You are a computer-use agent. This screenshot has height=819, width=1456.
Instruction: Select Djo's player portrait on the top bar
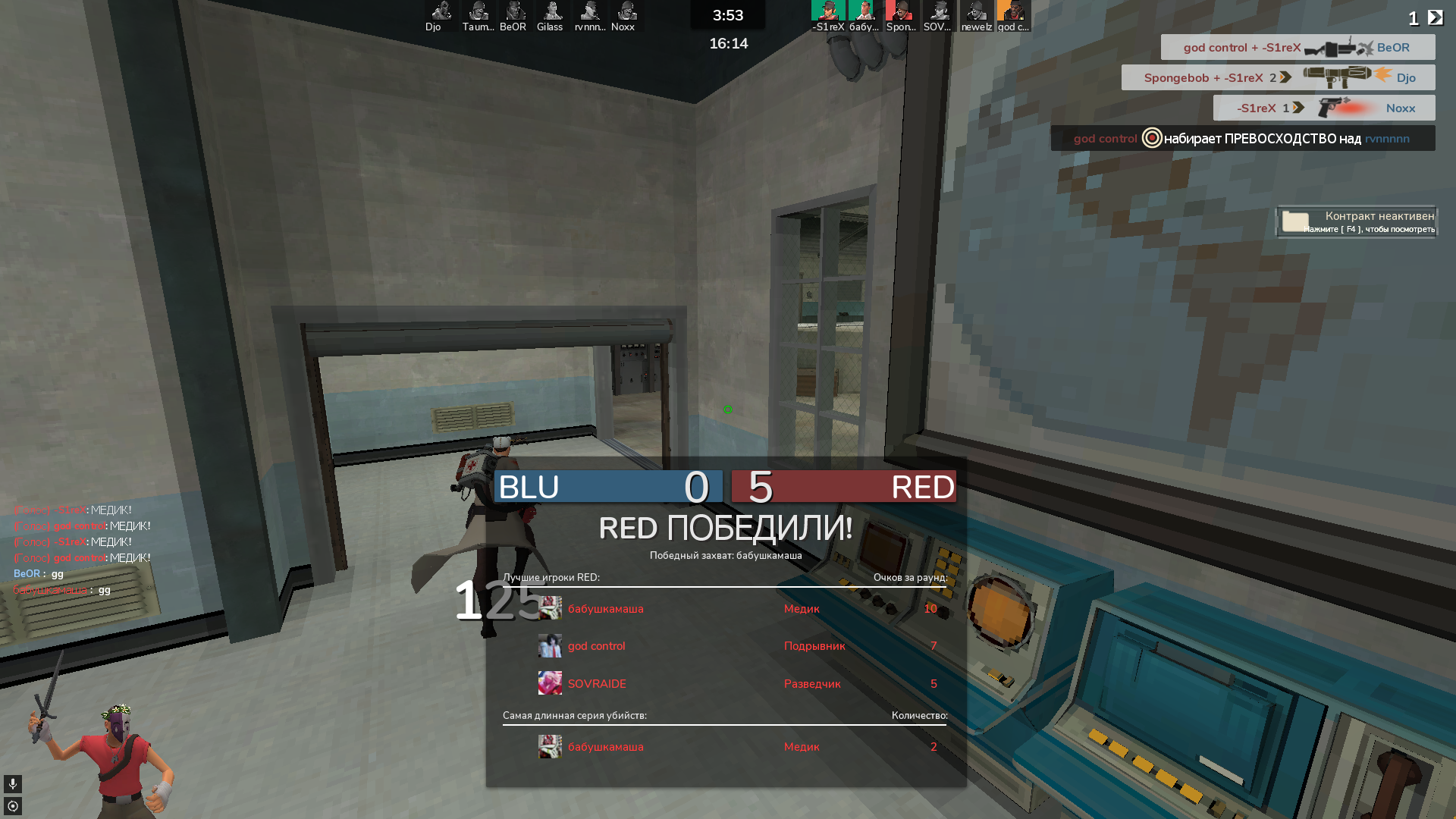click(441, 11)
